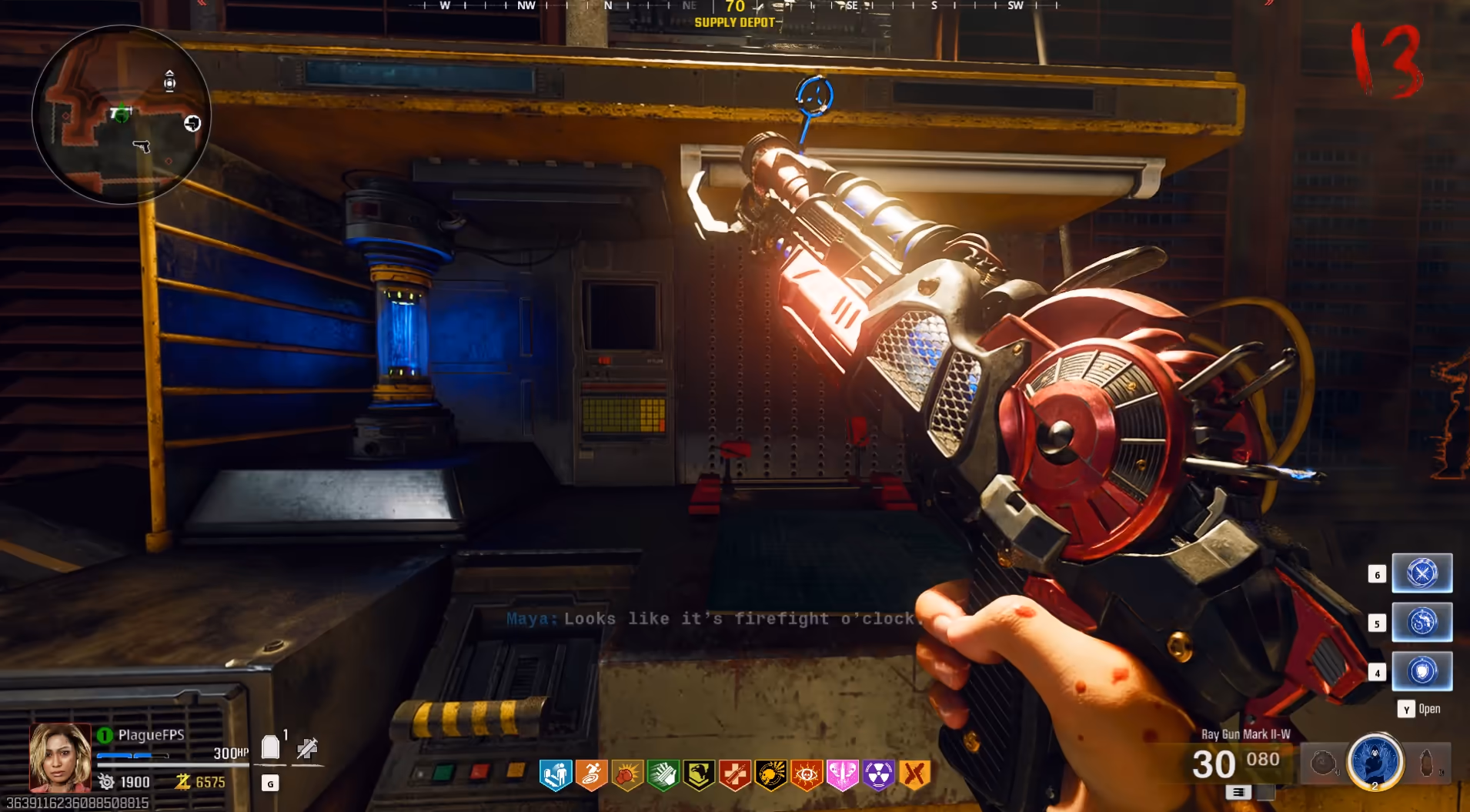Select the red cross Quick Revive perk
The height and width of the screenshot is (812, 1470).
click(735, 775)
